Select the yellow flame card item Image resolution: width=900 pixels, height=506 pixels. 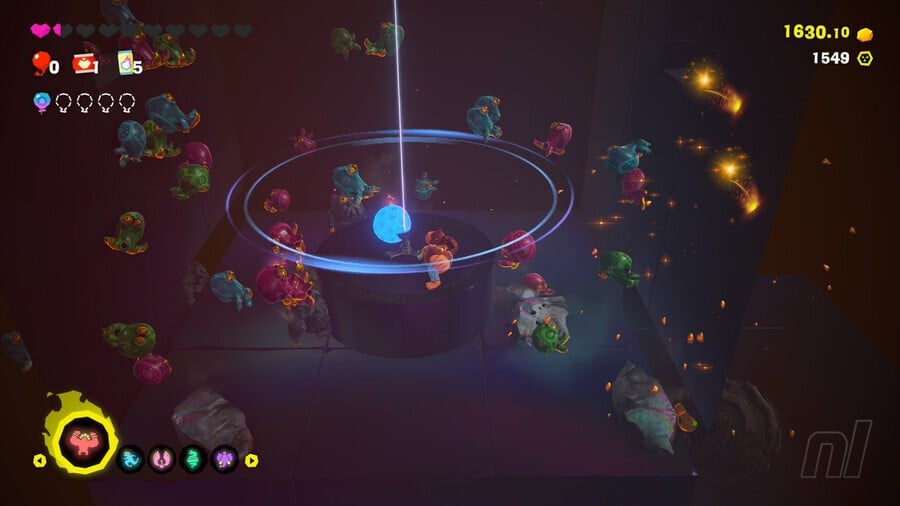point(126,64)
